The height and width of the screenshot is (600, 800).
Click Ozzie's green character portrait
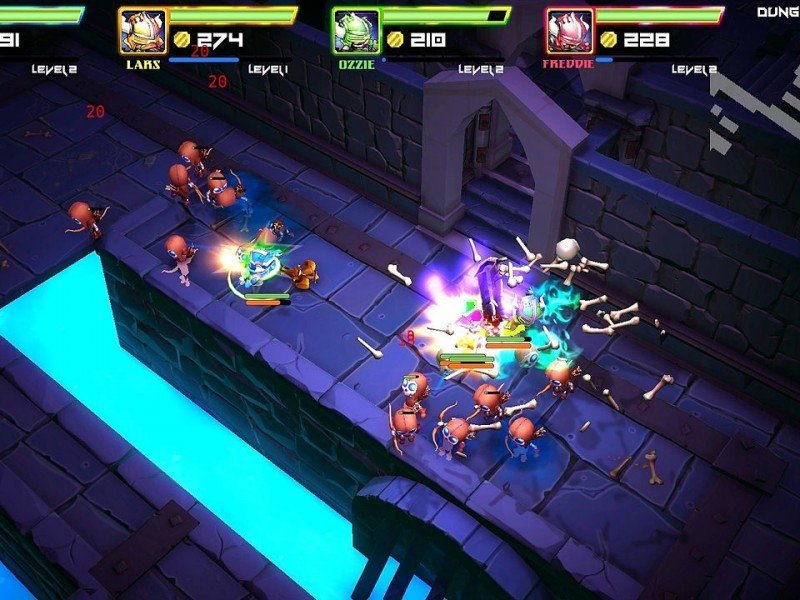tap(355, 31)
